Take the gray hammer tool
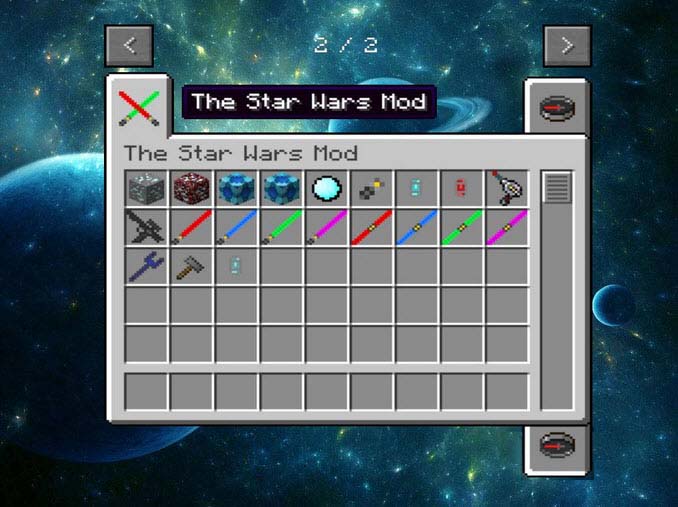 tap(191, 266)
